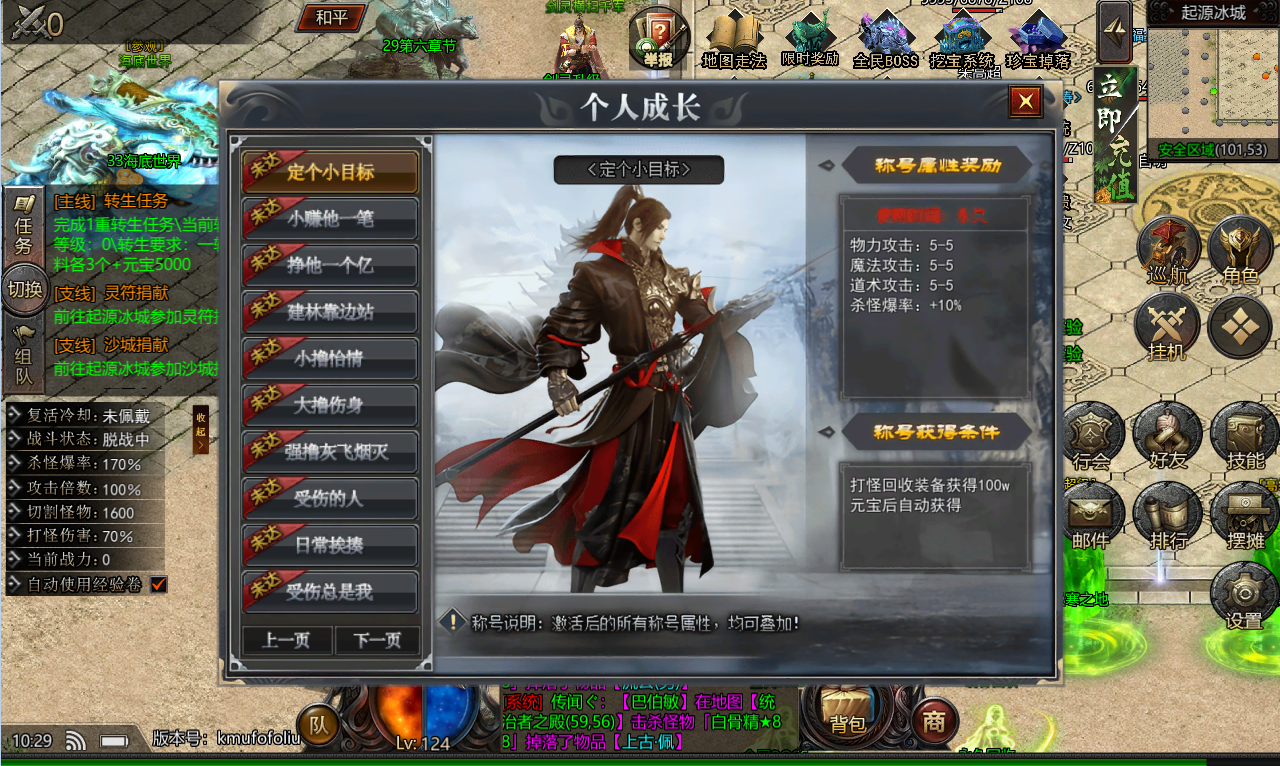Screen dimensions: 1280x766
Task: Open the 角色 character sheet
Action: tap(1240, 252)
